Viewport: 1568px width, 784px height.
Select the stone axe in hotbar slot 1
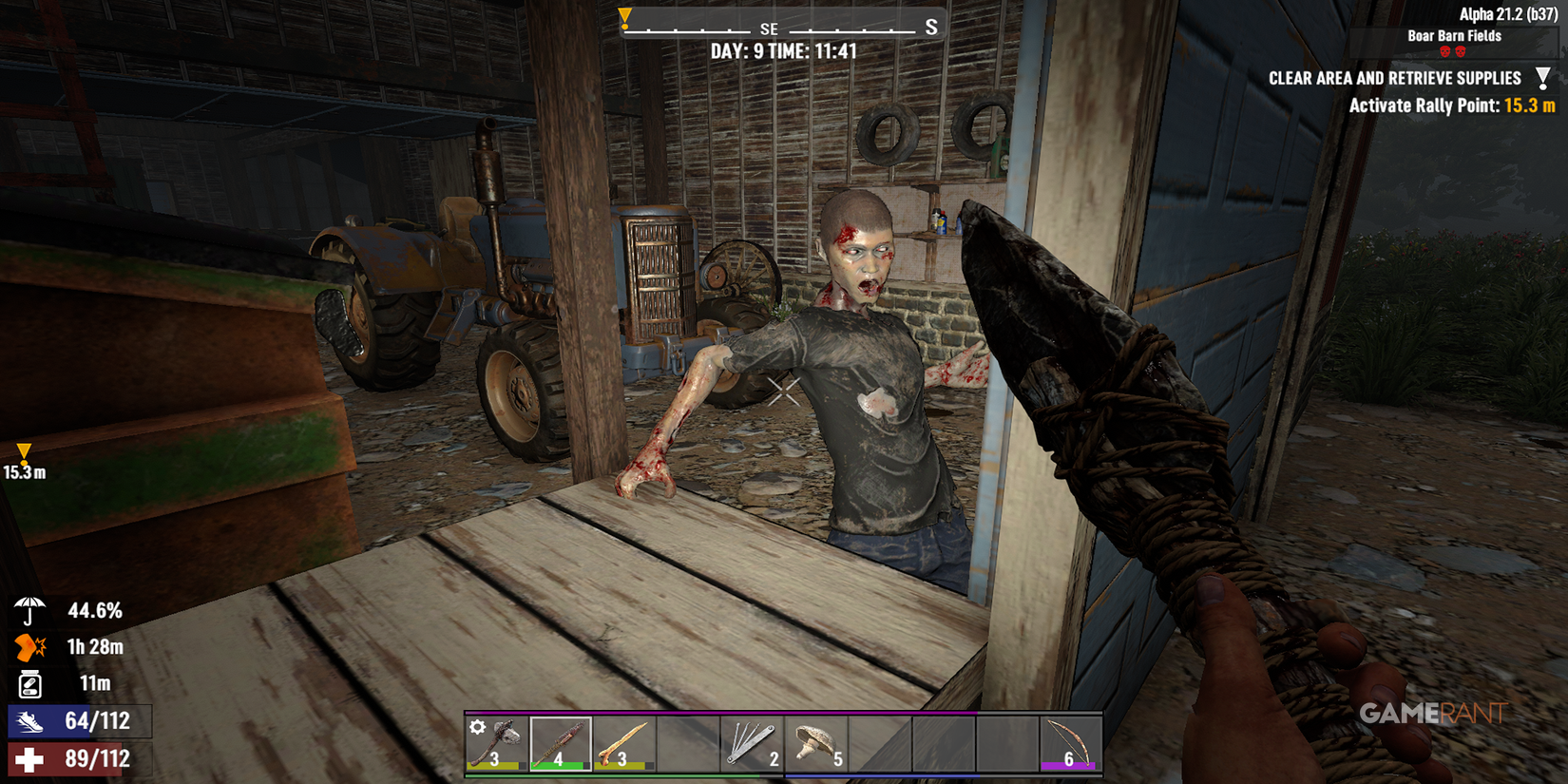tap(496, 741)
